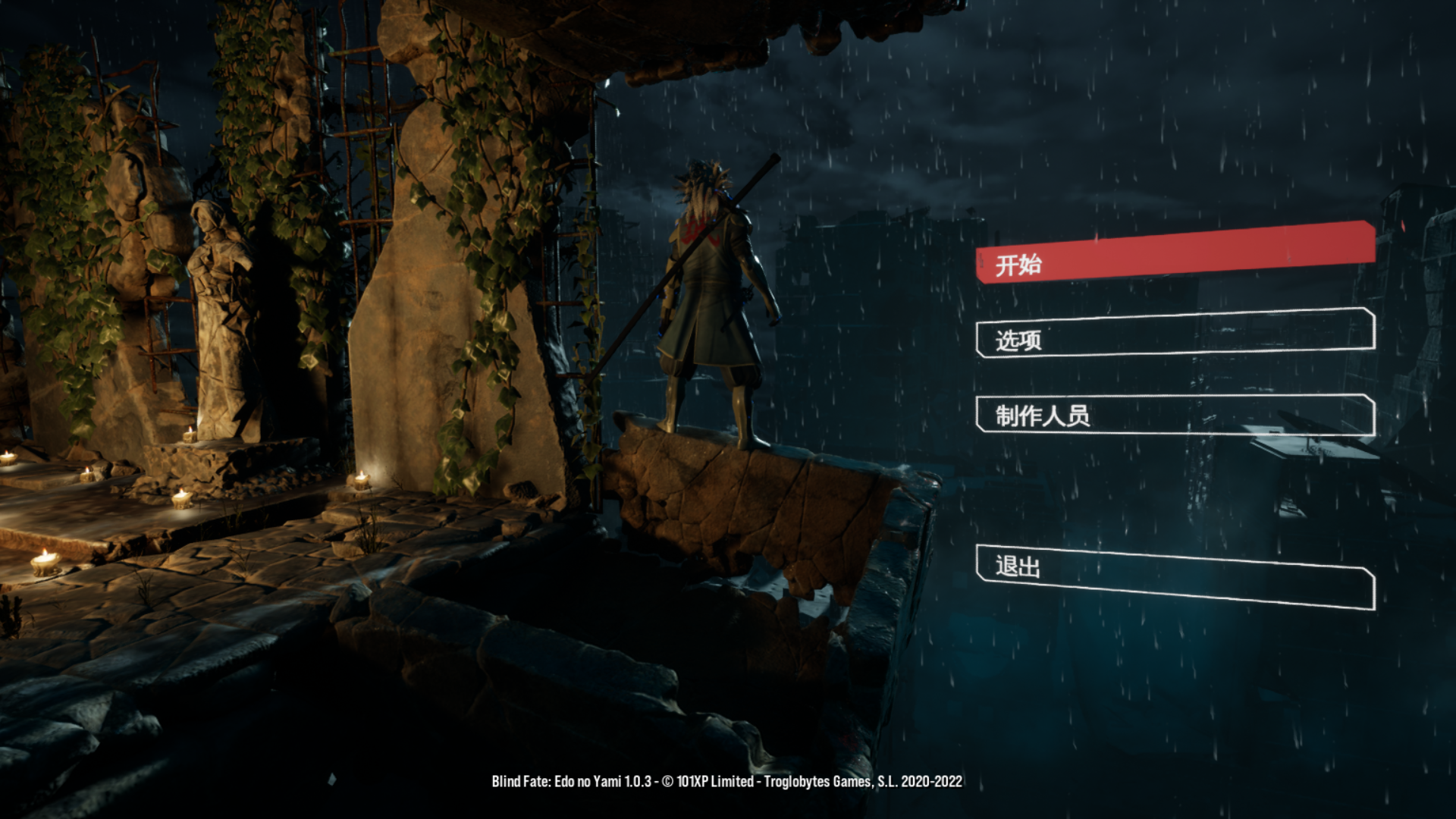The width and height of the screenshot is (1456, 819).
Task: Open the 选项 (Options) menu
Action: click(1175, 334)
